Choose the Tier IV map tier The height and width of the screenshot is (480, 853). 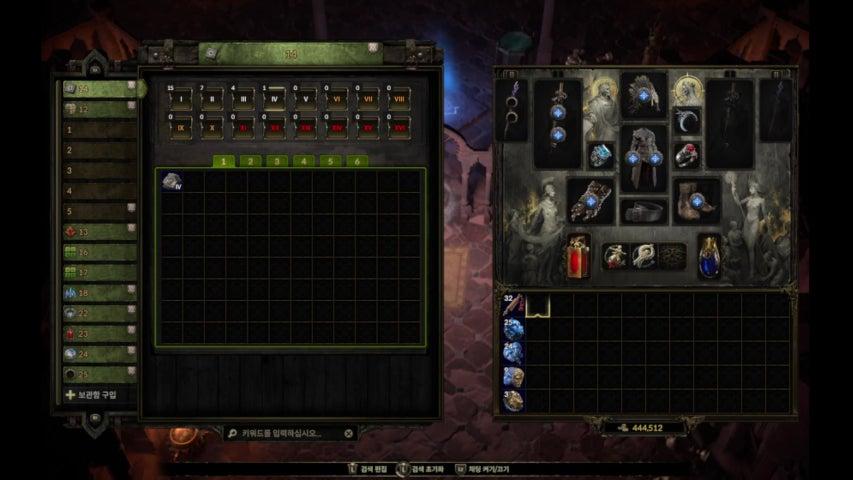(x=275, y=98)
